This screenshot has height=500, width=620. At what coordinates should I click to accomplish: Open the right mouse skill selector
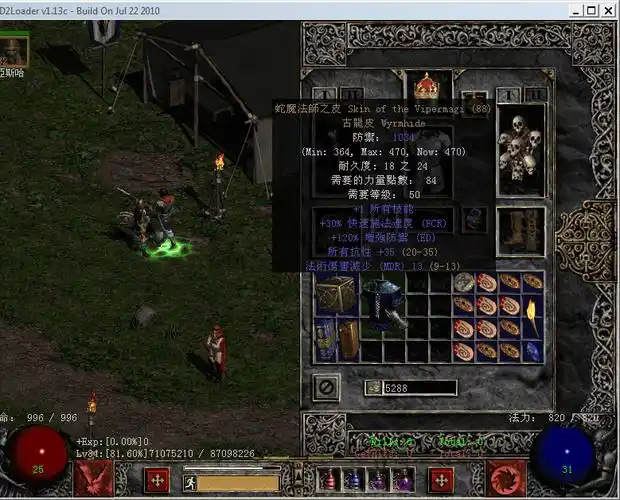tap(505, 478)
